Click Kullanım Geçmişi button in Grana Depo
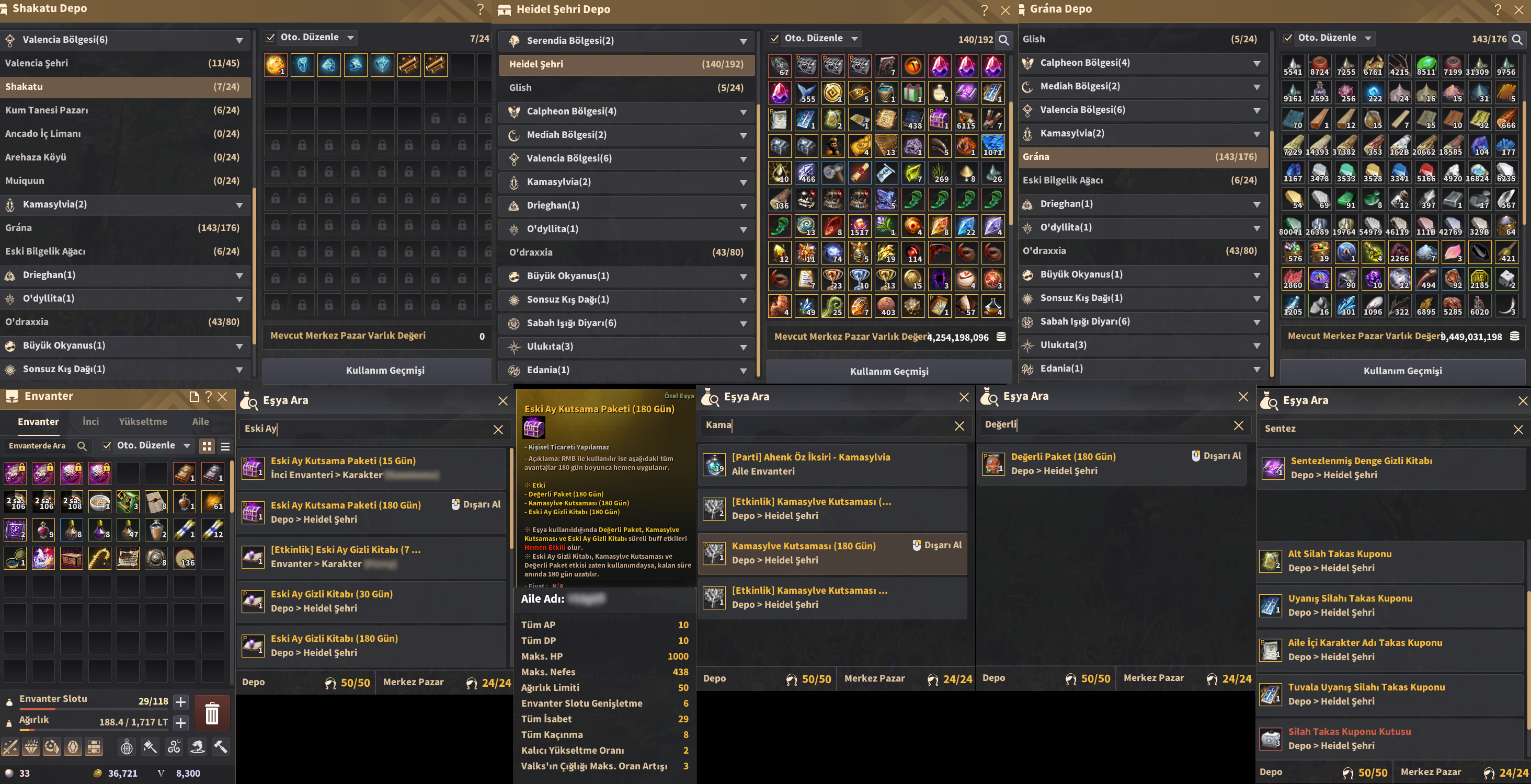The image size is (1531, 784). pyautogui.click(x=1402, y=371)
